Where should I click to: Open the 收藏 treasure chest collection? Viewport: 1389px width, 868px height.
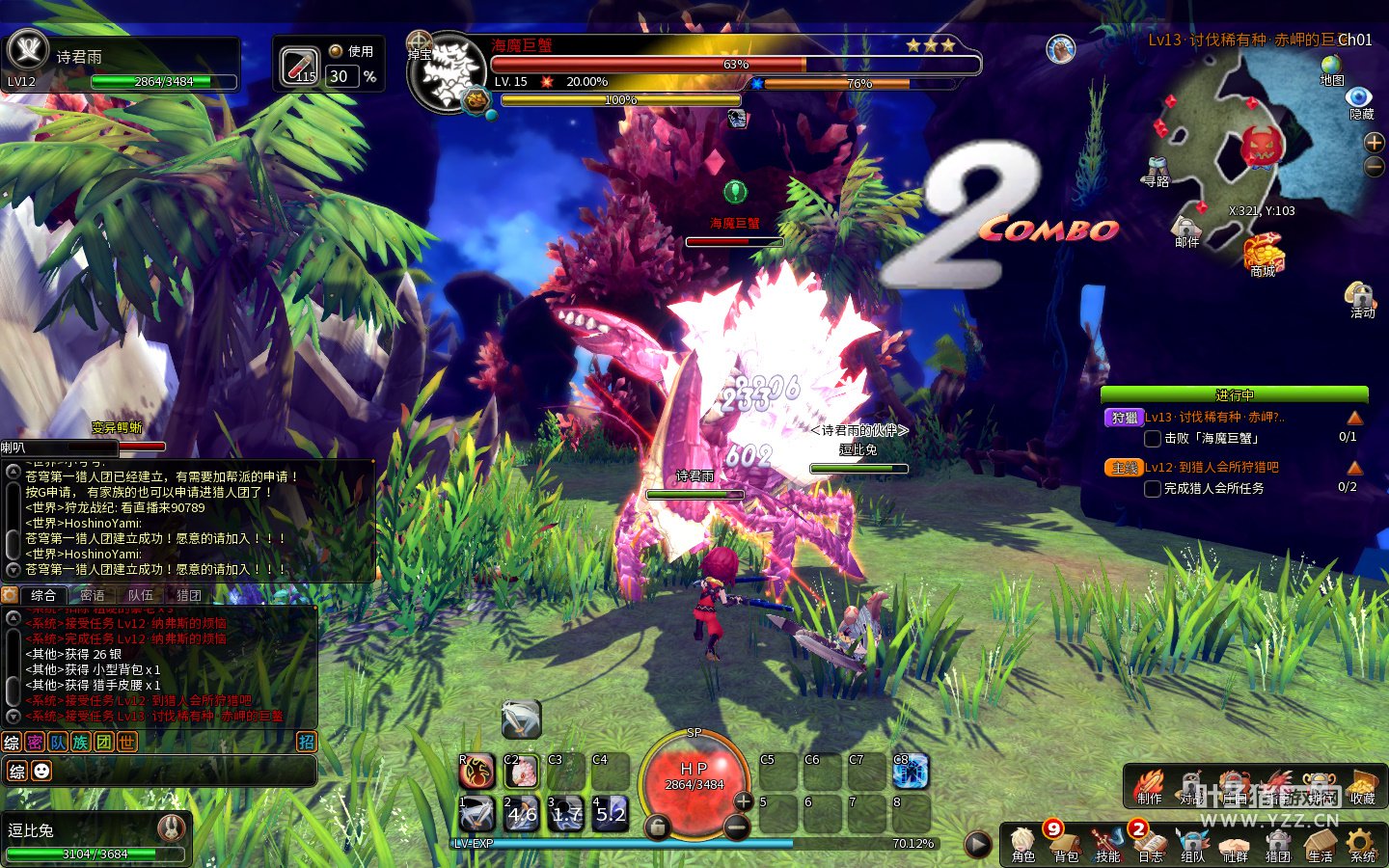tap(1362, 785)
